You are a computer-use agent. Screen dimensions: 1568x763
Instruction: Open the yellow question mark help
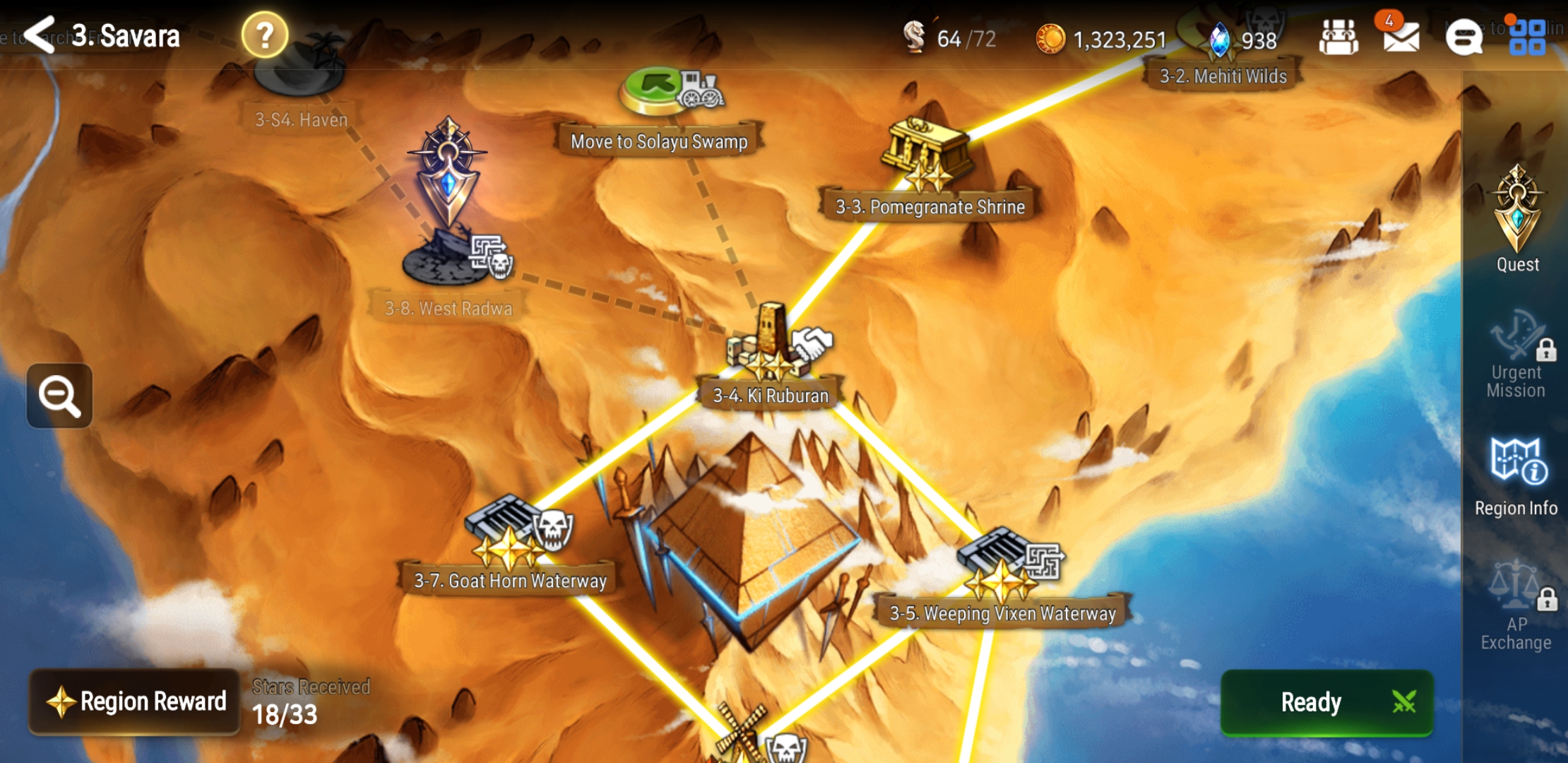pos(265,35)
